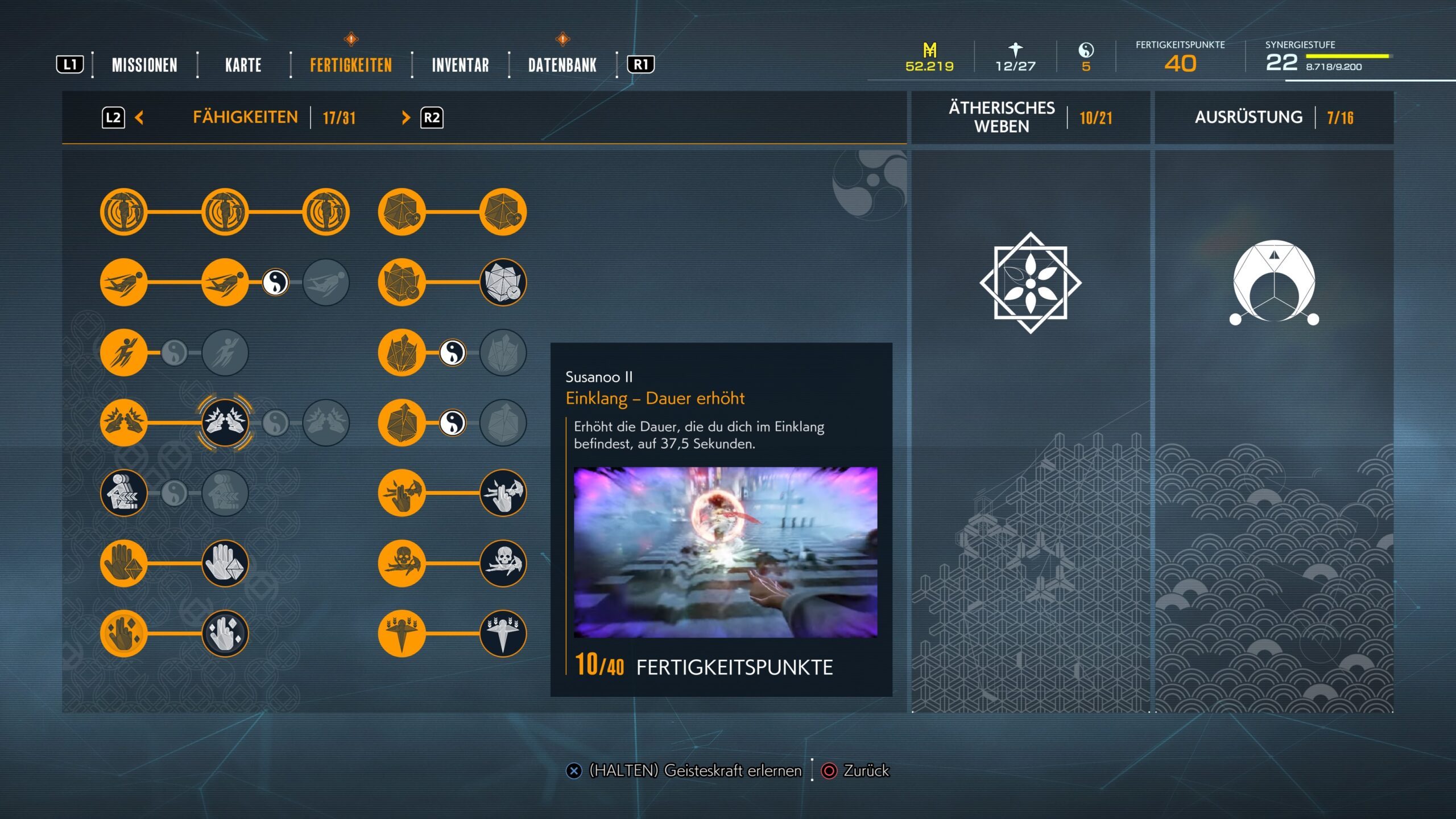Screen dimensions: 1456x819
Task: Click the Susanoo II preview video thumbnail
Action: click(x=725, y=552)
